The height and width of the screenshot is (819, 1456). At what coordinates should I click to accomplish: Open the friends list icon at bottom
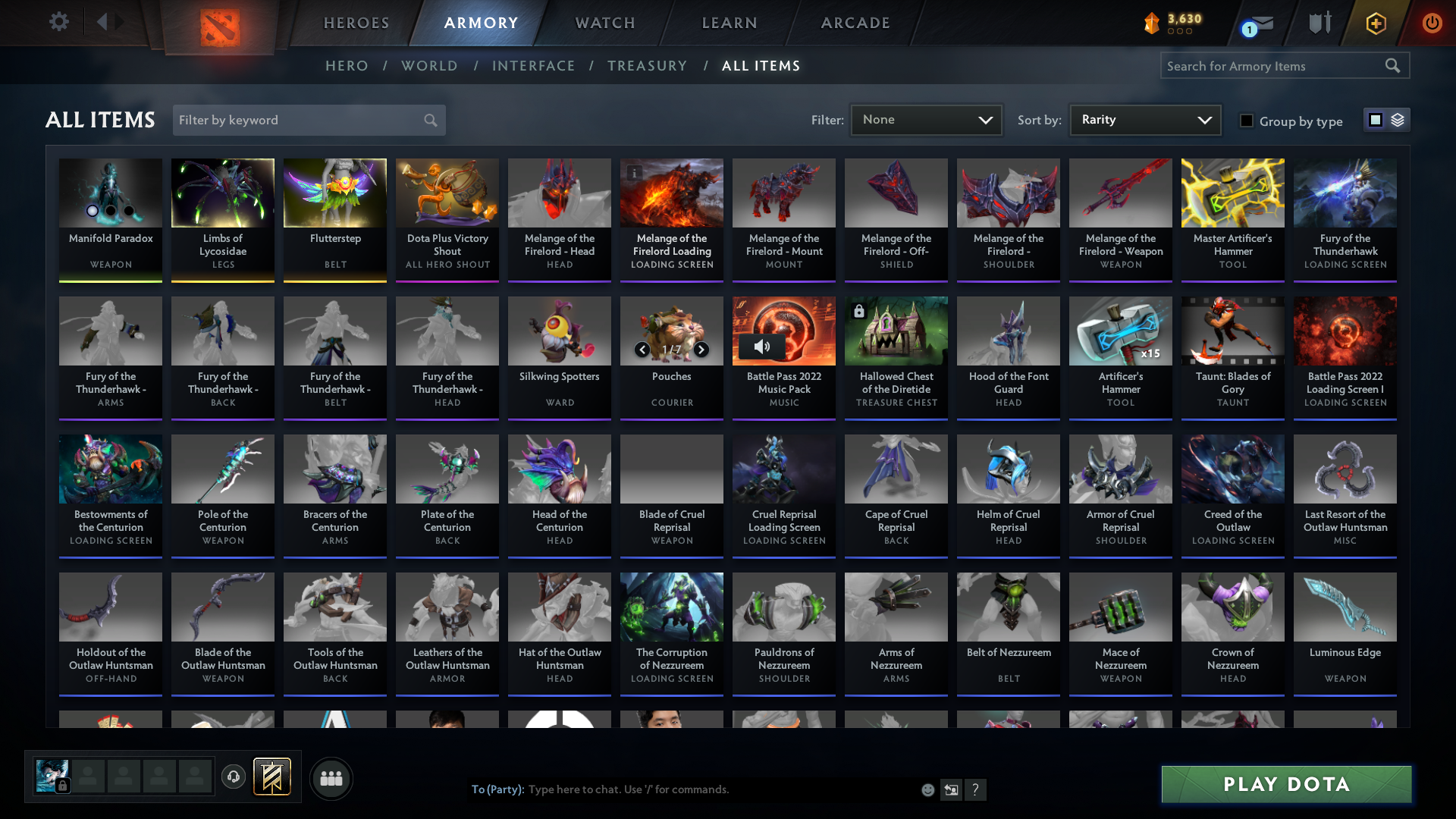click(x=331, y=778)
